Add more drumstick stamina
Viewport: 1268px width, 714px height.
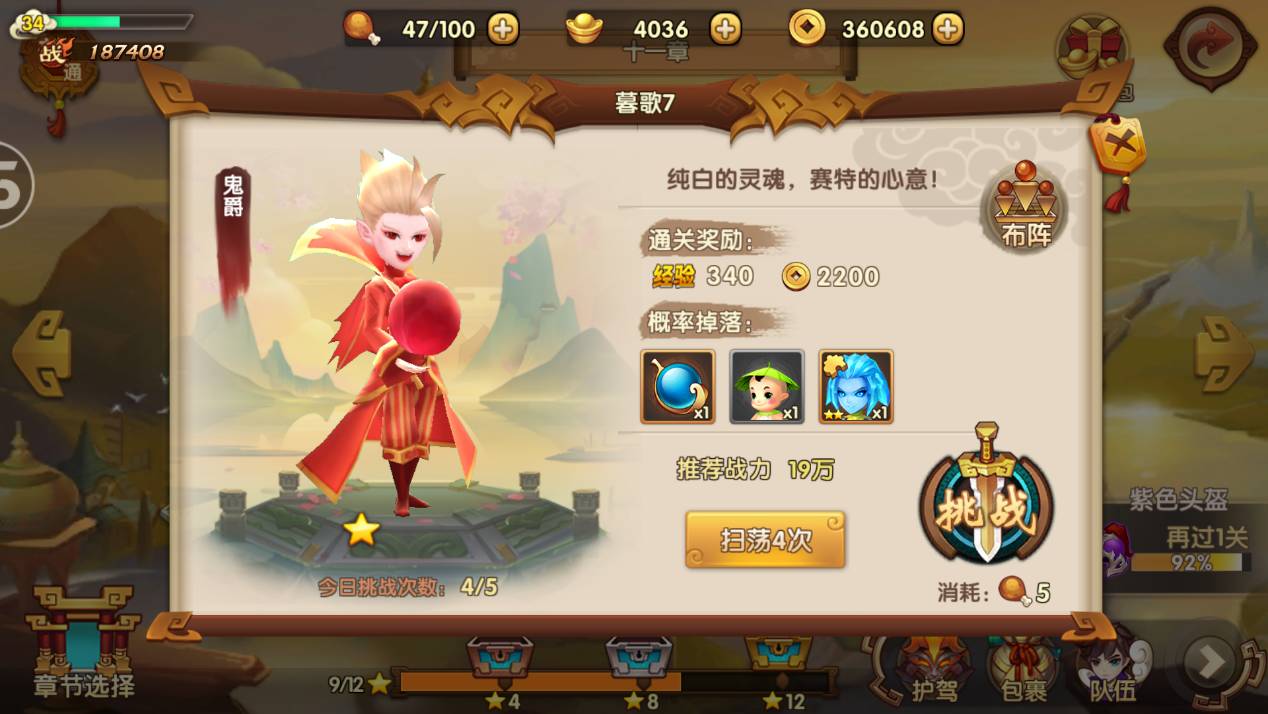click(503, 29)
